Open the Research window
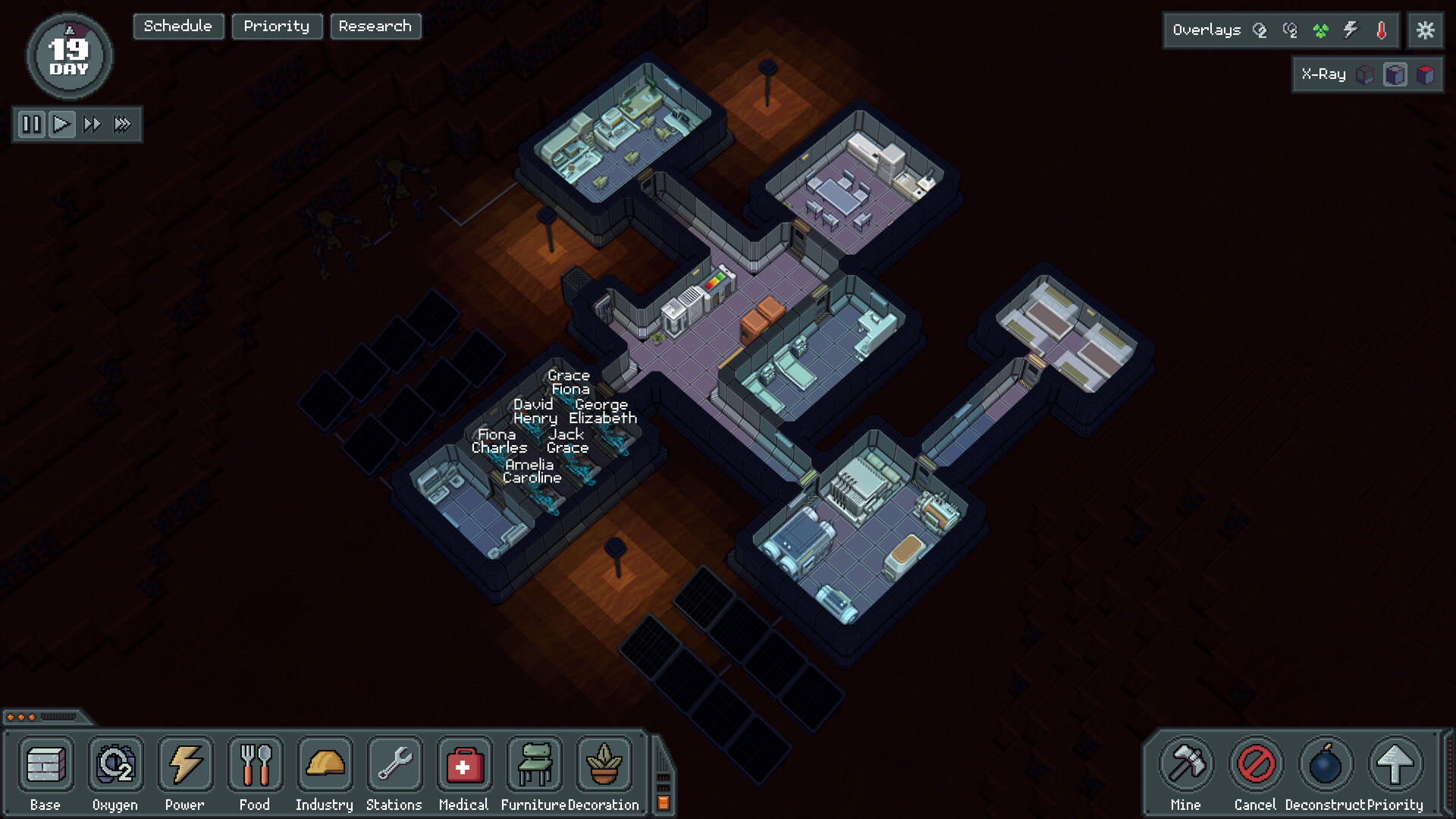 tap(375, 26)
